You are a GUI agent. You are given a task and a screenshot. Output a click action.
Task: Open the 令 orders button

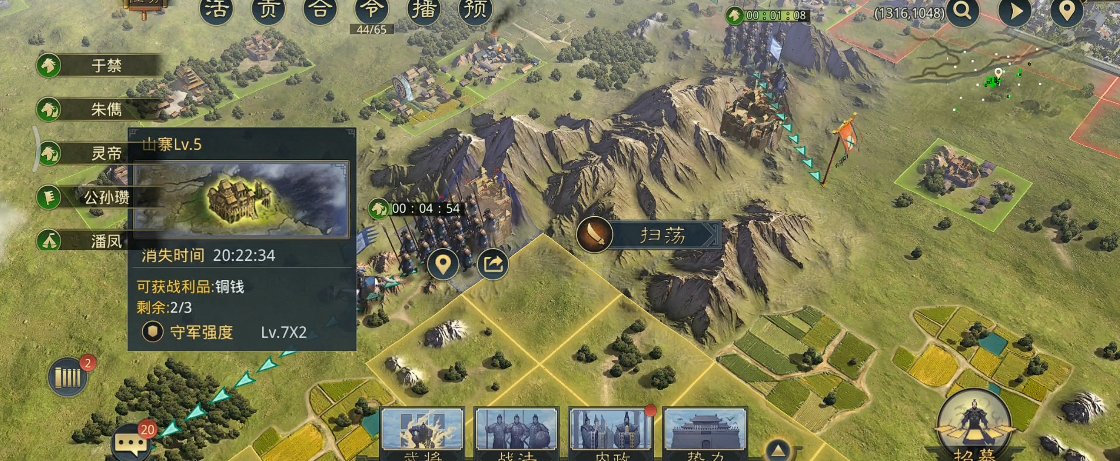point(372,10)
